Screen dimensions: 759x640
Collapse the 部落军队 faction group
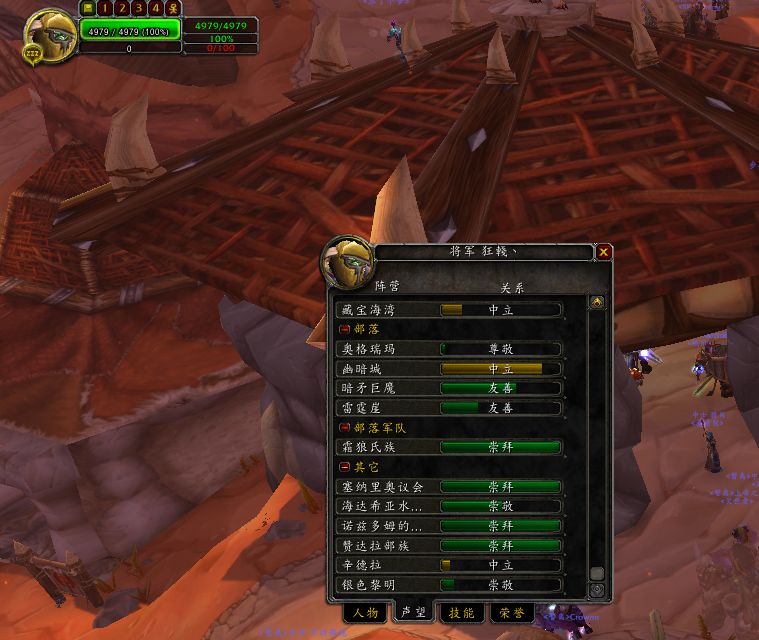click(x=345, y=428)
